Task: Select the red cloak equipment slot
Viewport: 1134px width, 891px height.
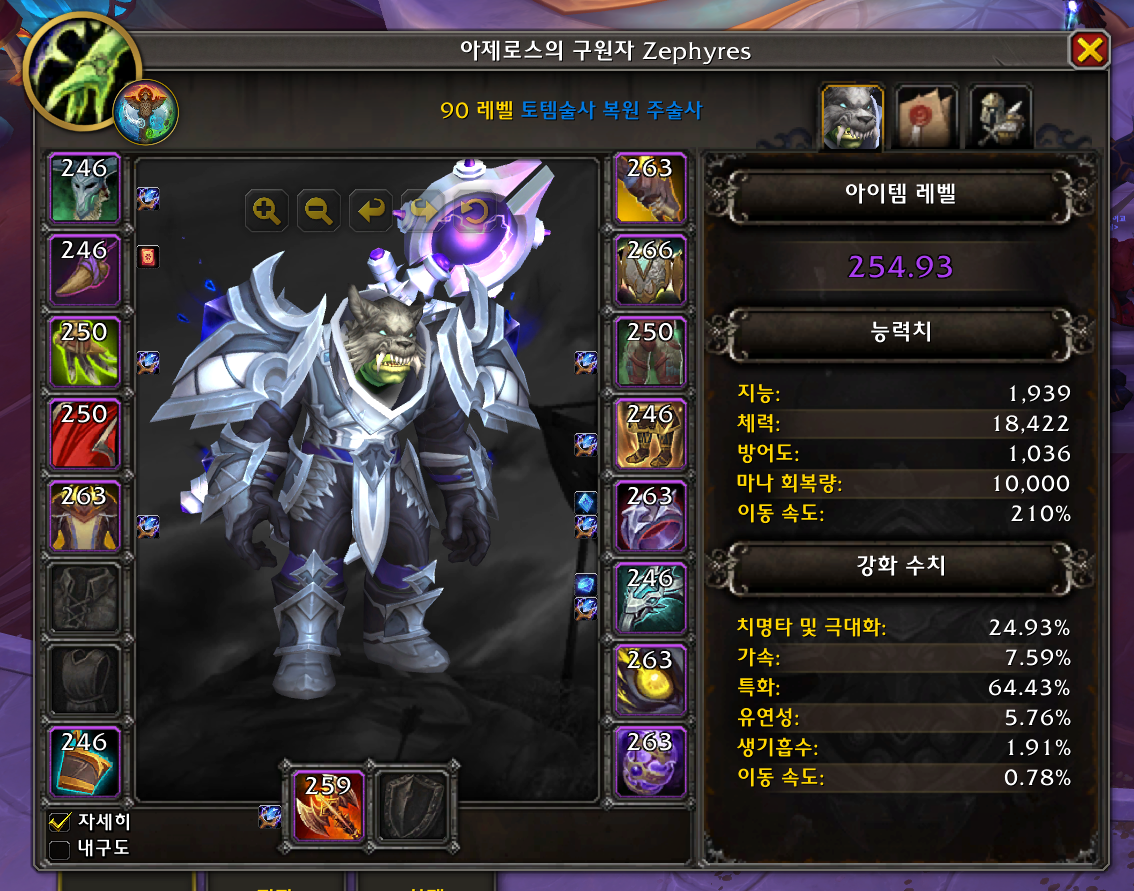Action: tap(85, 434)
